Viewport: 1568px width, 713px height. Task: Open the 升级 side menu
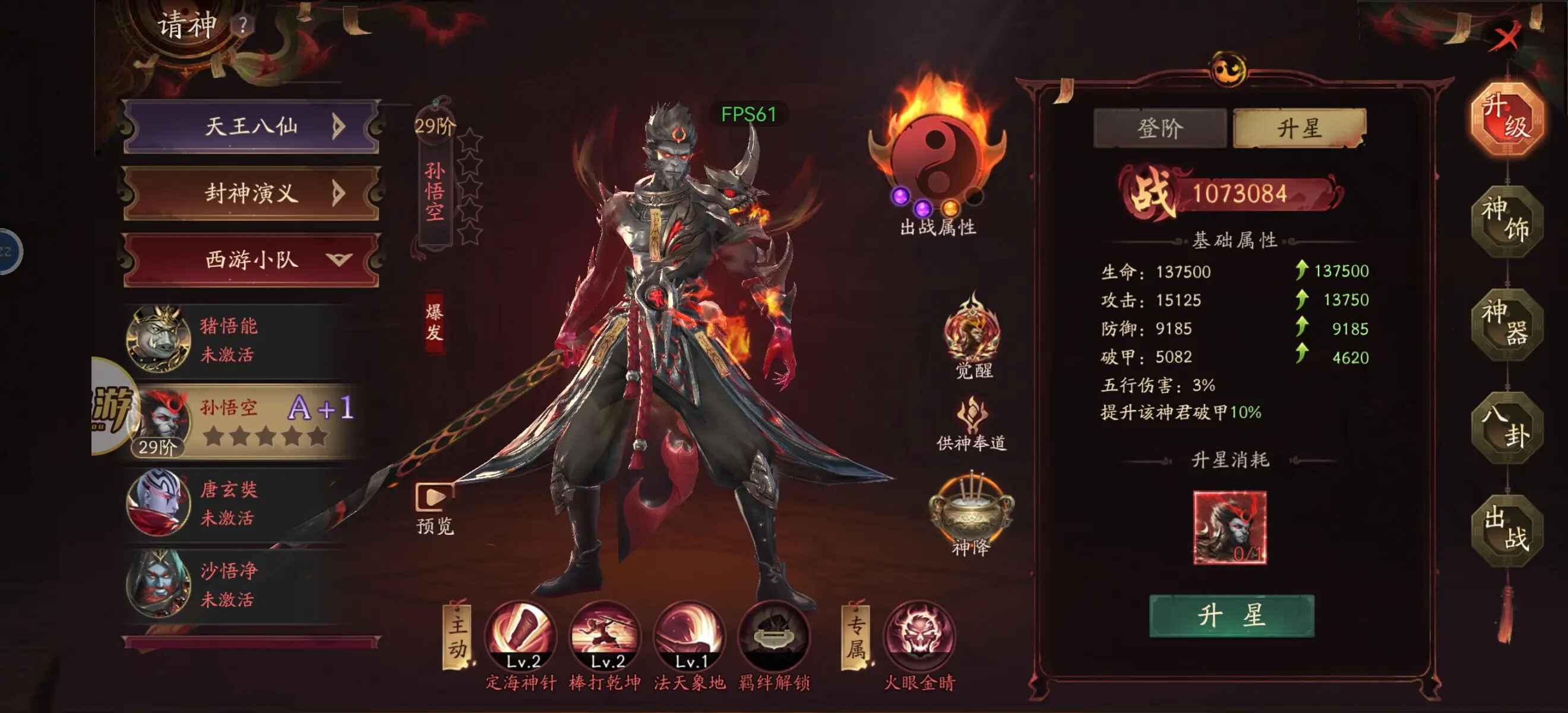click(1506, 118)
